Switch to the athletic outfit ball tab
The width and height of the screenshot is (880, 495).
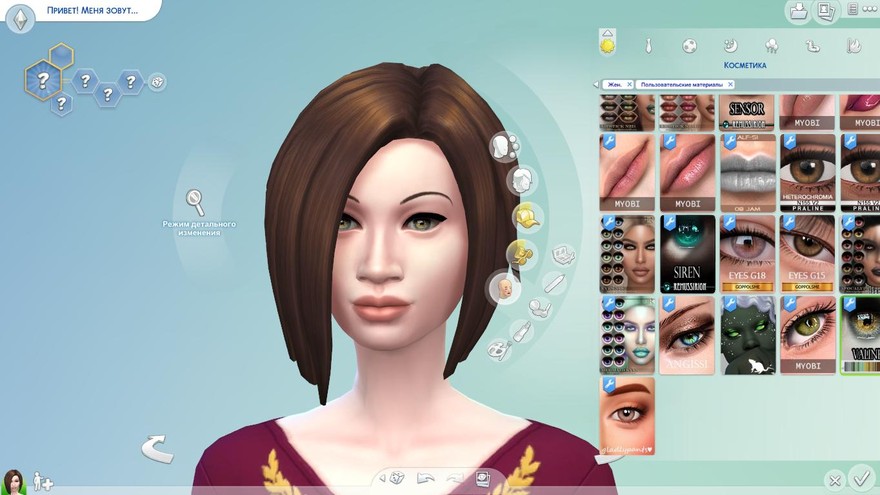point(689,46)
